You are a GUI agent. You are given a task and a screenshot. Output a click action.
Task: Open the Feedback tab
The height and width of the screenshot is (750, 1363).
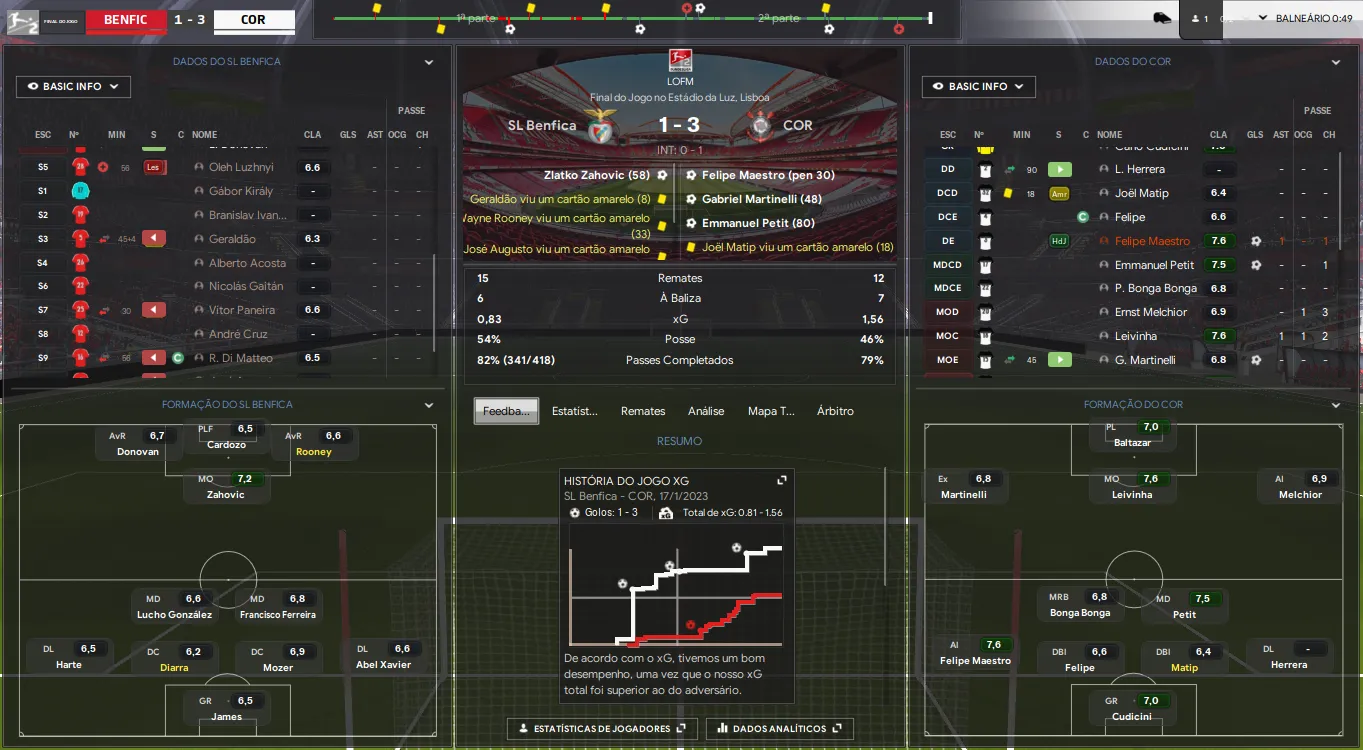(x=506, y=411)
